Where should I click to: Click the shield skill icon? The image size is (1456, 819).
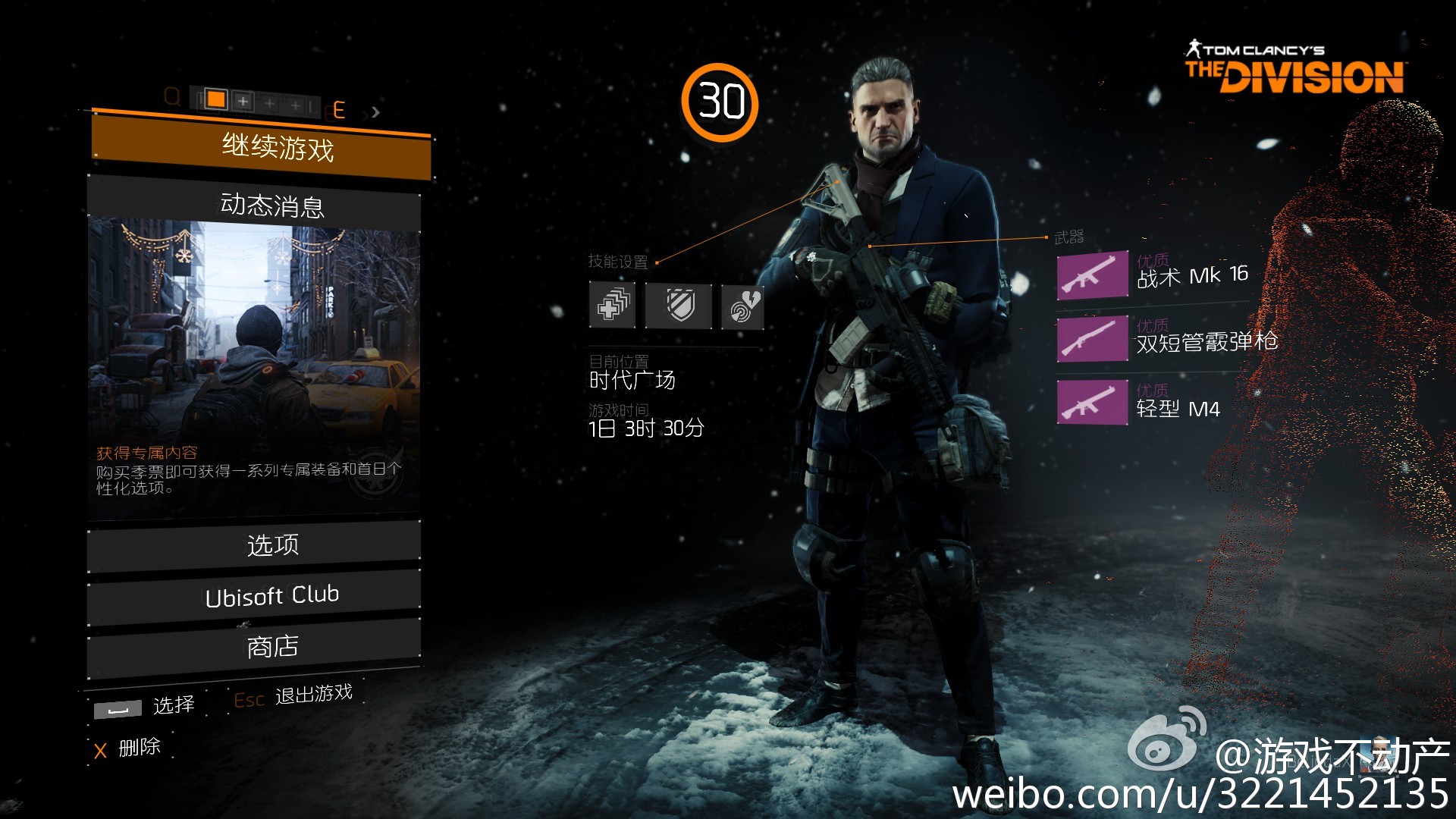click(x=679, y=306)
